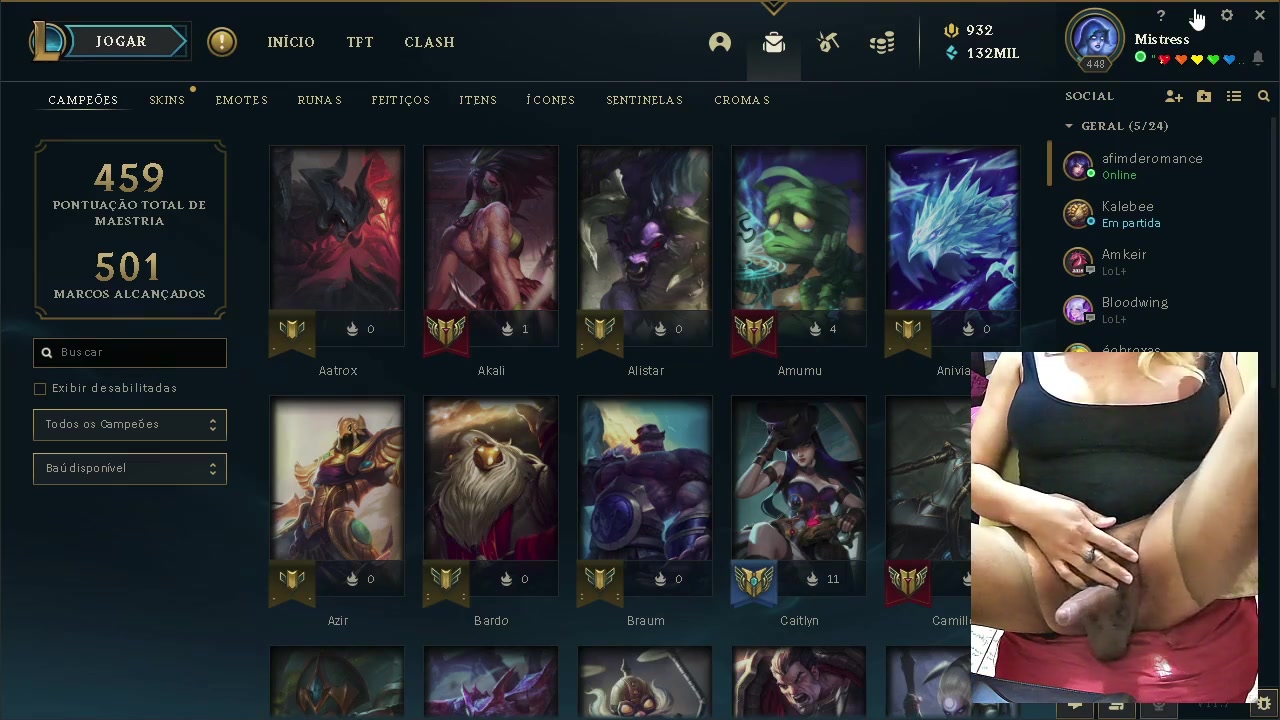The image size is (1280, 720).
Task: Switch to the SKINS tab
Action: click(x=167, y=100)
